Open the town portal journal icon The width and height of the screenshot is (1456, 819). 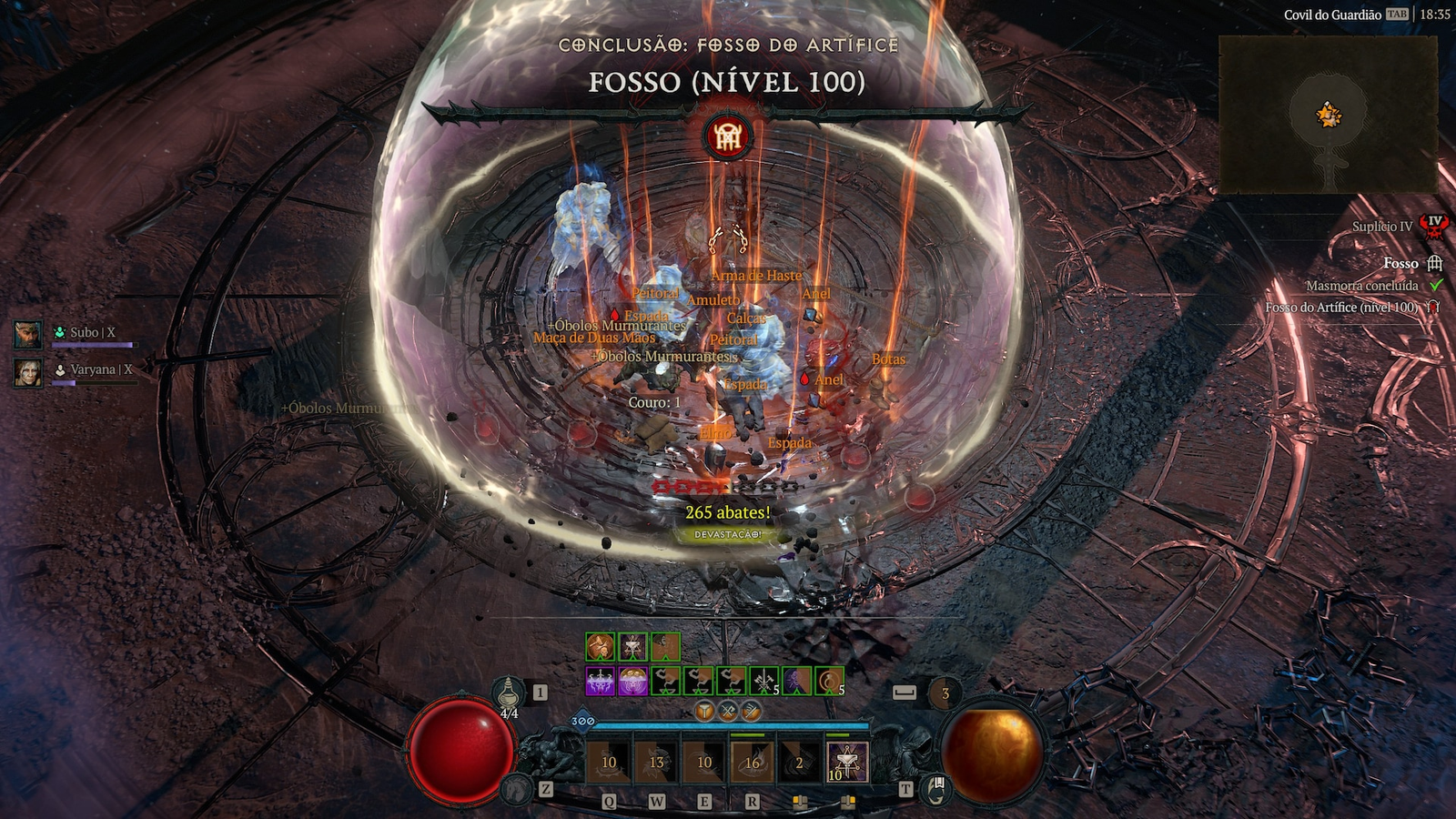tap(935, 788)
